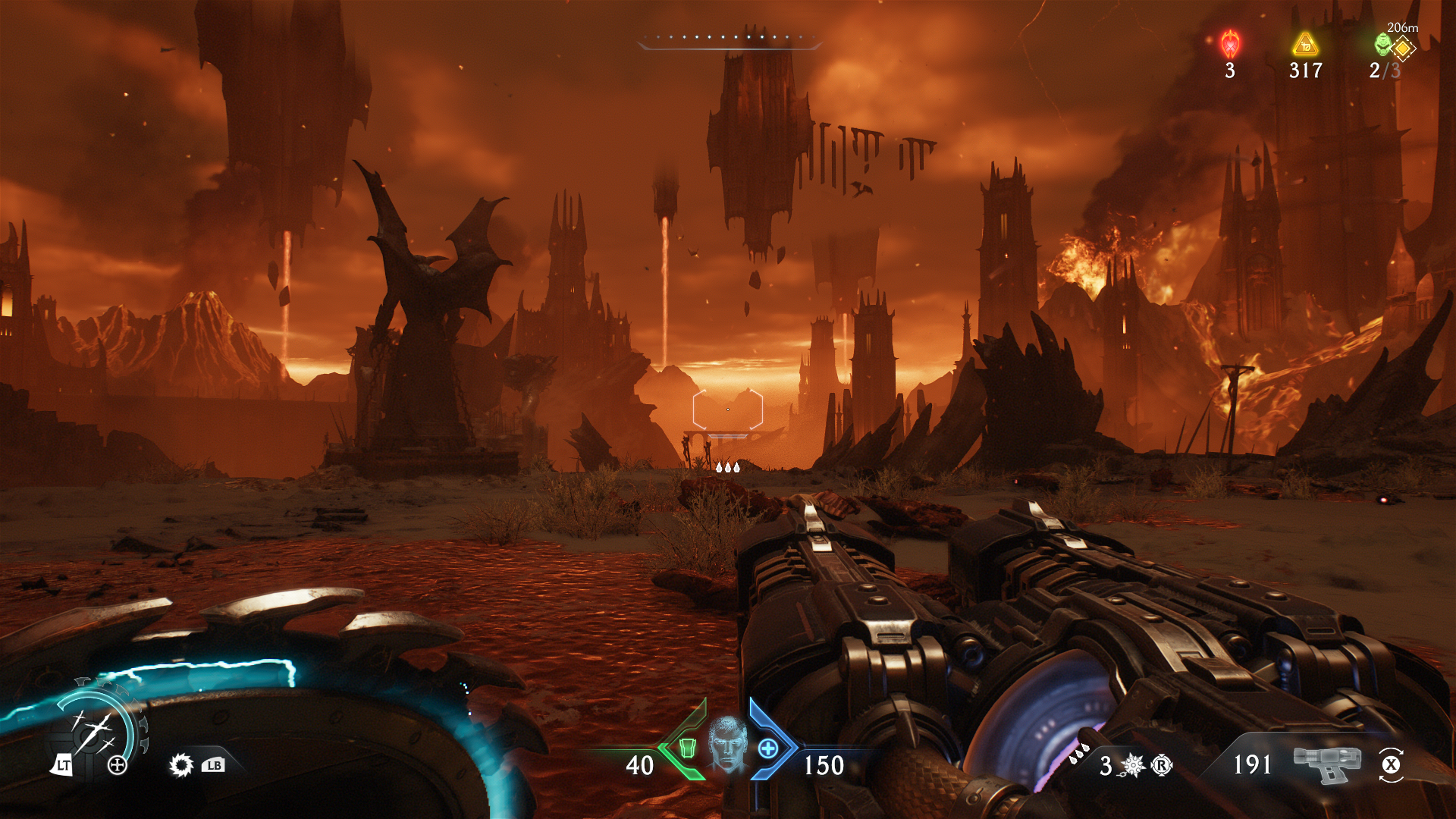Click the red extra life sigil icon
This screenshot has width=1456, height=819.
pos(1230,44)
